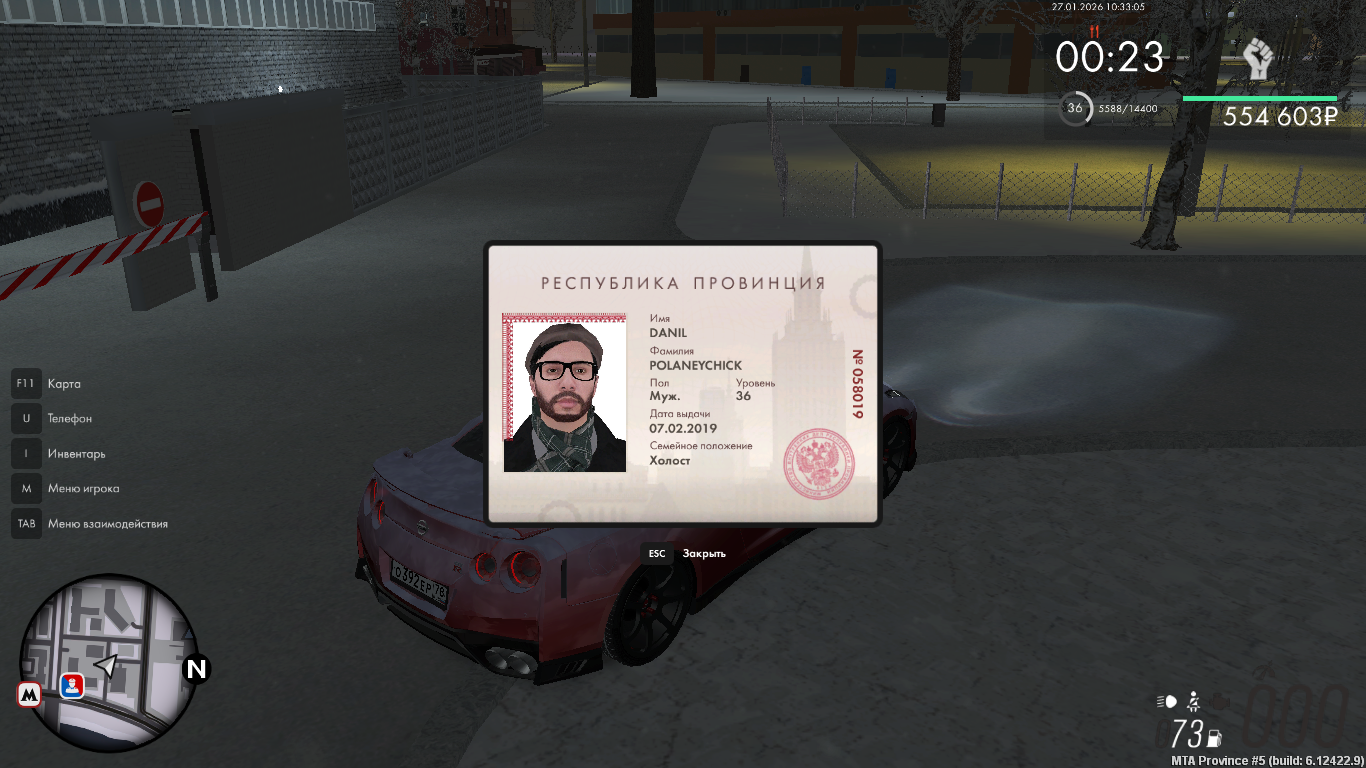This screenshot has height=768, width=1366.
Task: Select the metro marker on the minimap
Action: 29,694
